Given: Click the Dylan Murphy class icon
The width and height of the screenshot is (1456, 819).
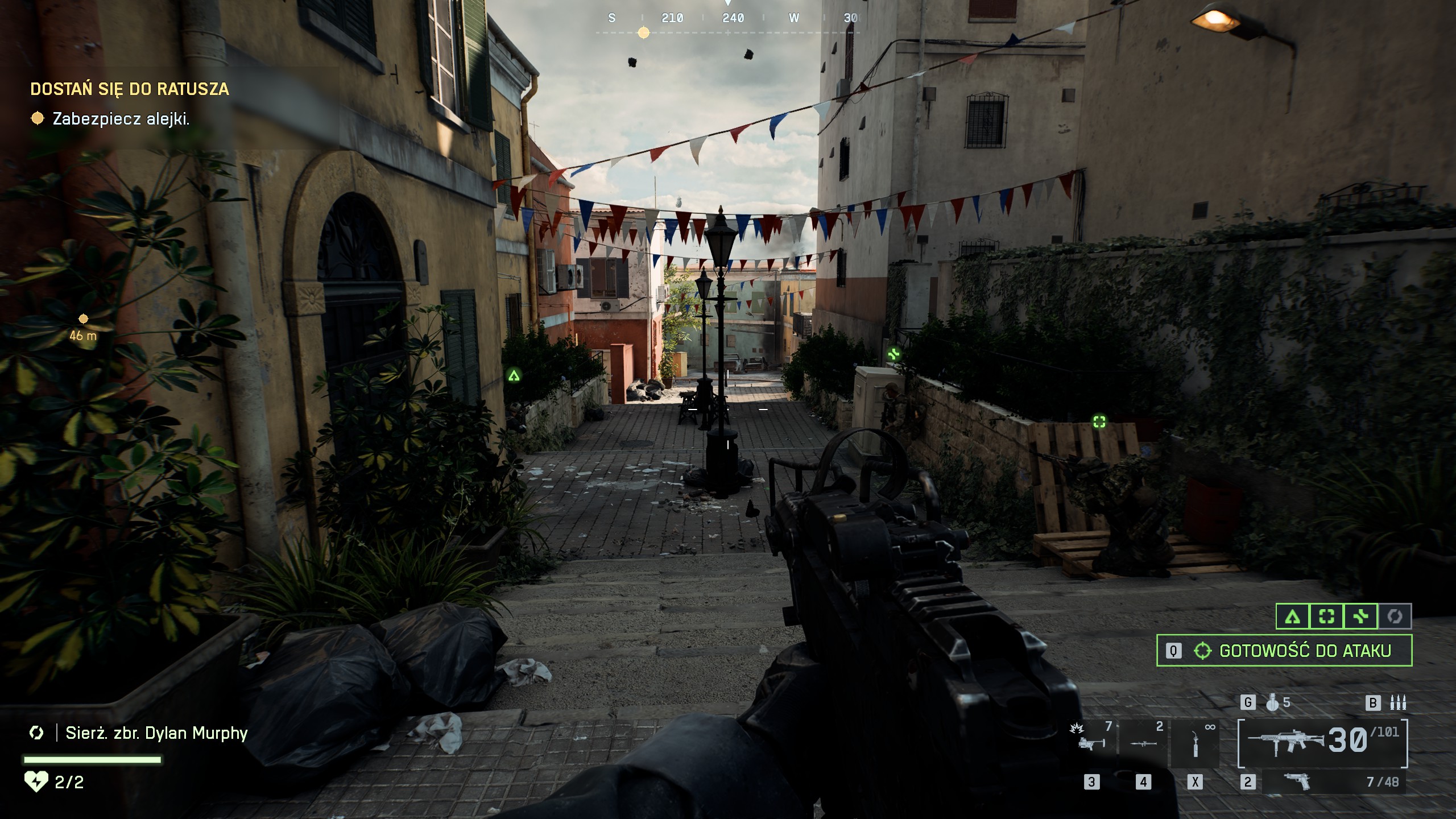Looking at the screenshot, I should [x=36, y=733].
